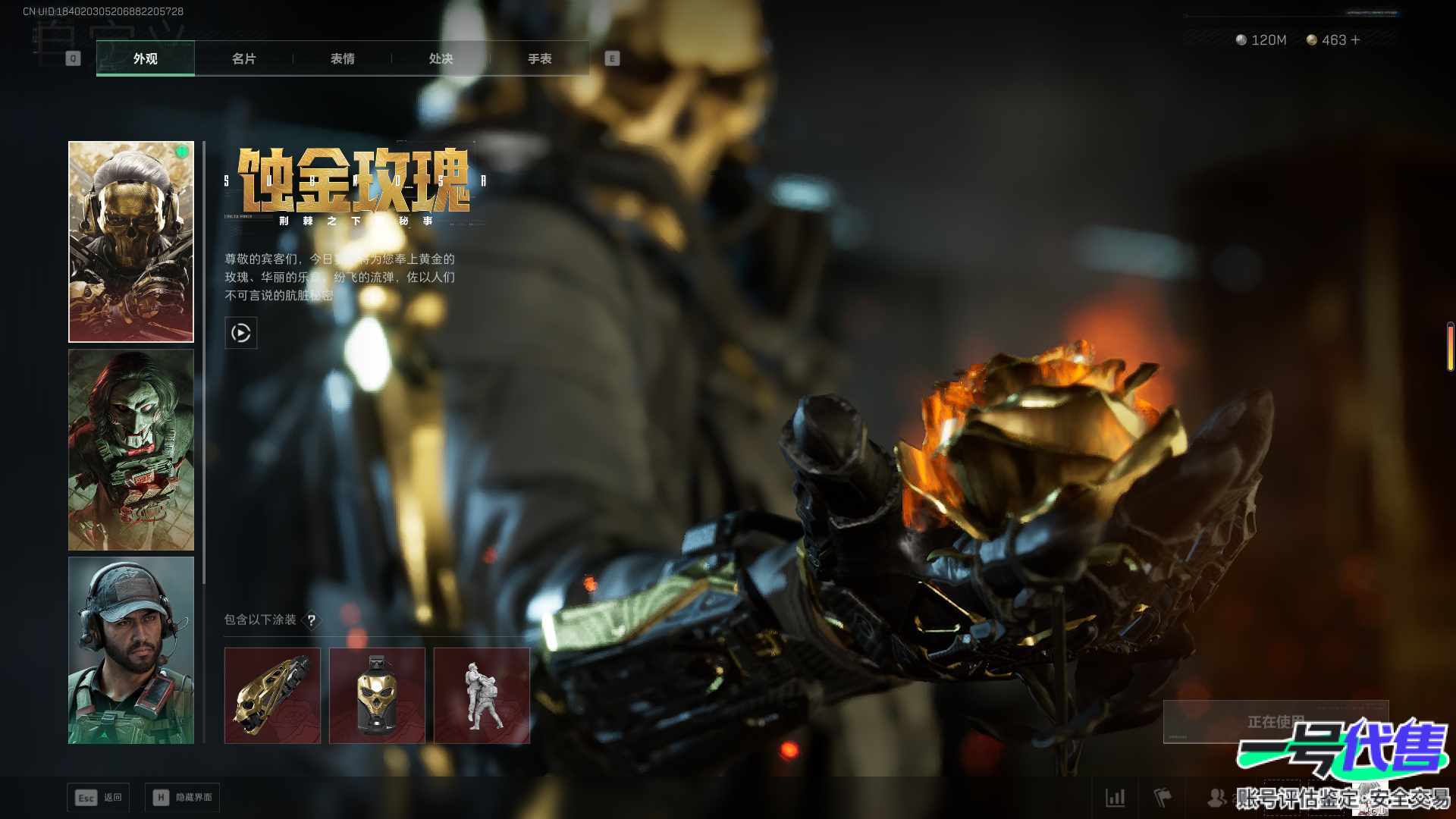Preview the execution animation figures item
Viewport: 1456px width, 819px height.
click(482, 695)
